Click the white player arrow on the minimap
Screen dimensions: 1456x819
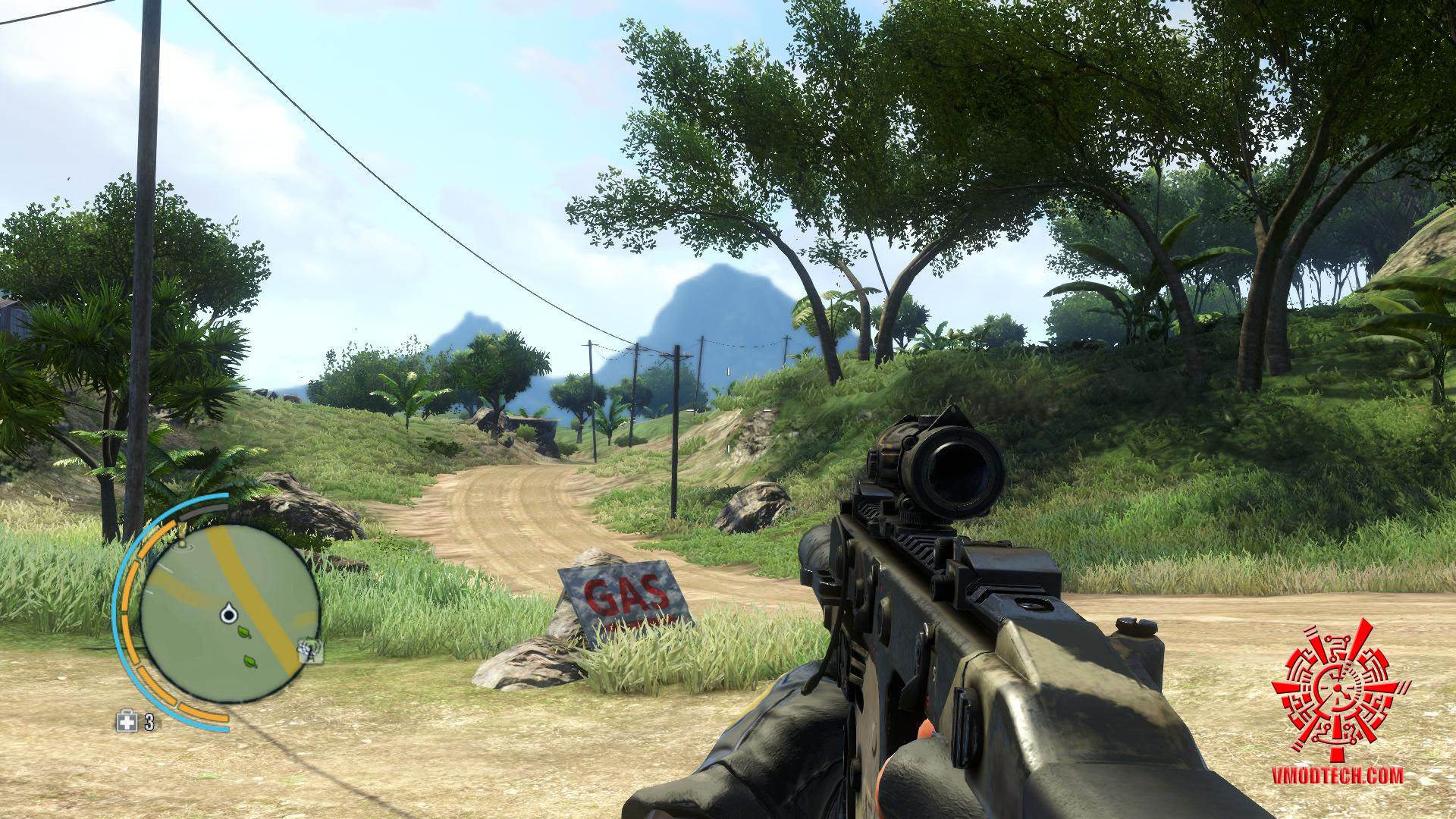click(x=227, y=613)
